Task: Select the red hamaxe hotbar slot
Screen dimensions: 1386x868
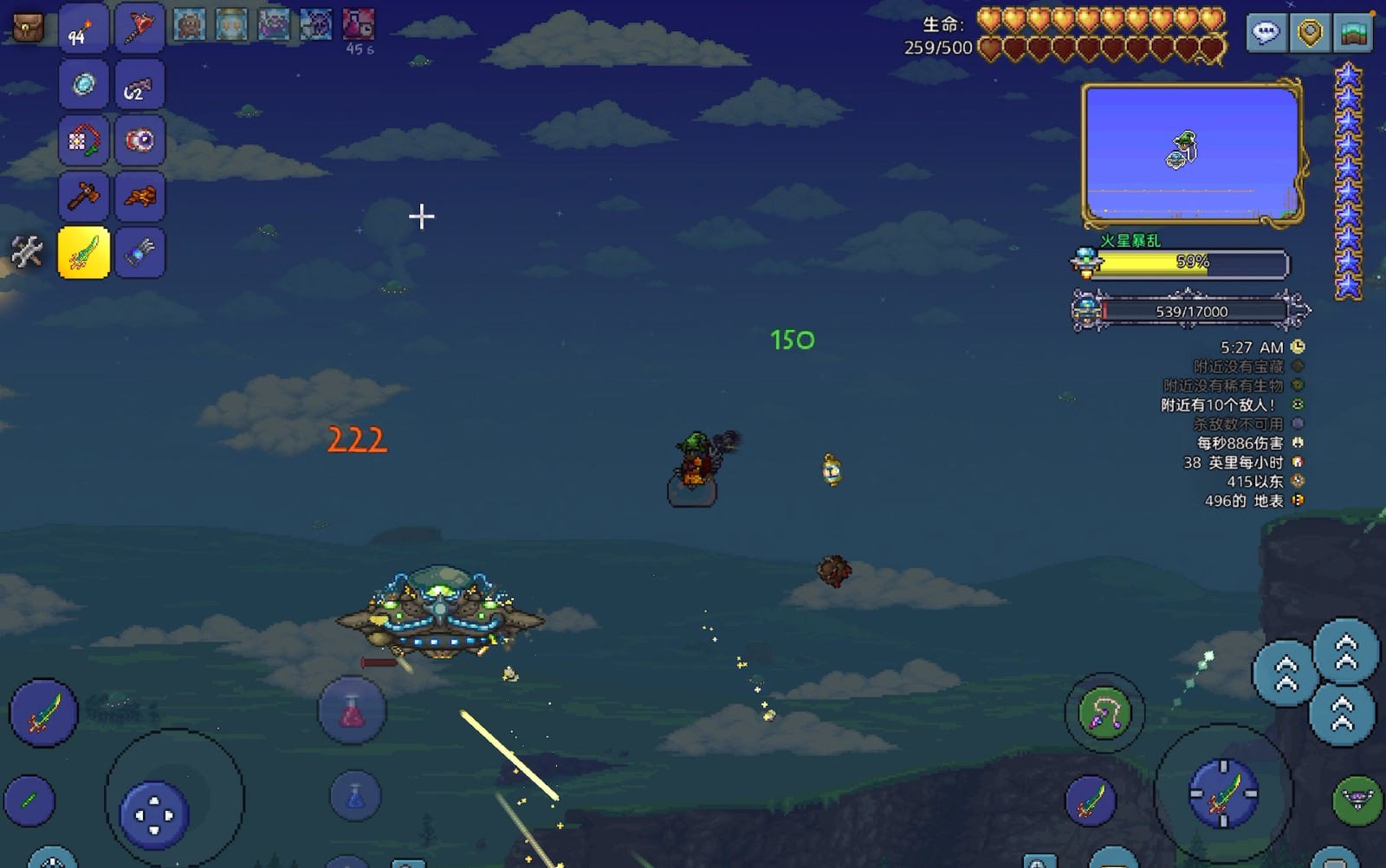Action: (x=139, y=29)
